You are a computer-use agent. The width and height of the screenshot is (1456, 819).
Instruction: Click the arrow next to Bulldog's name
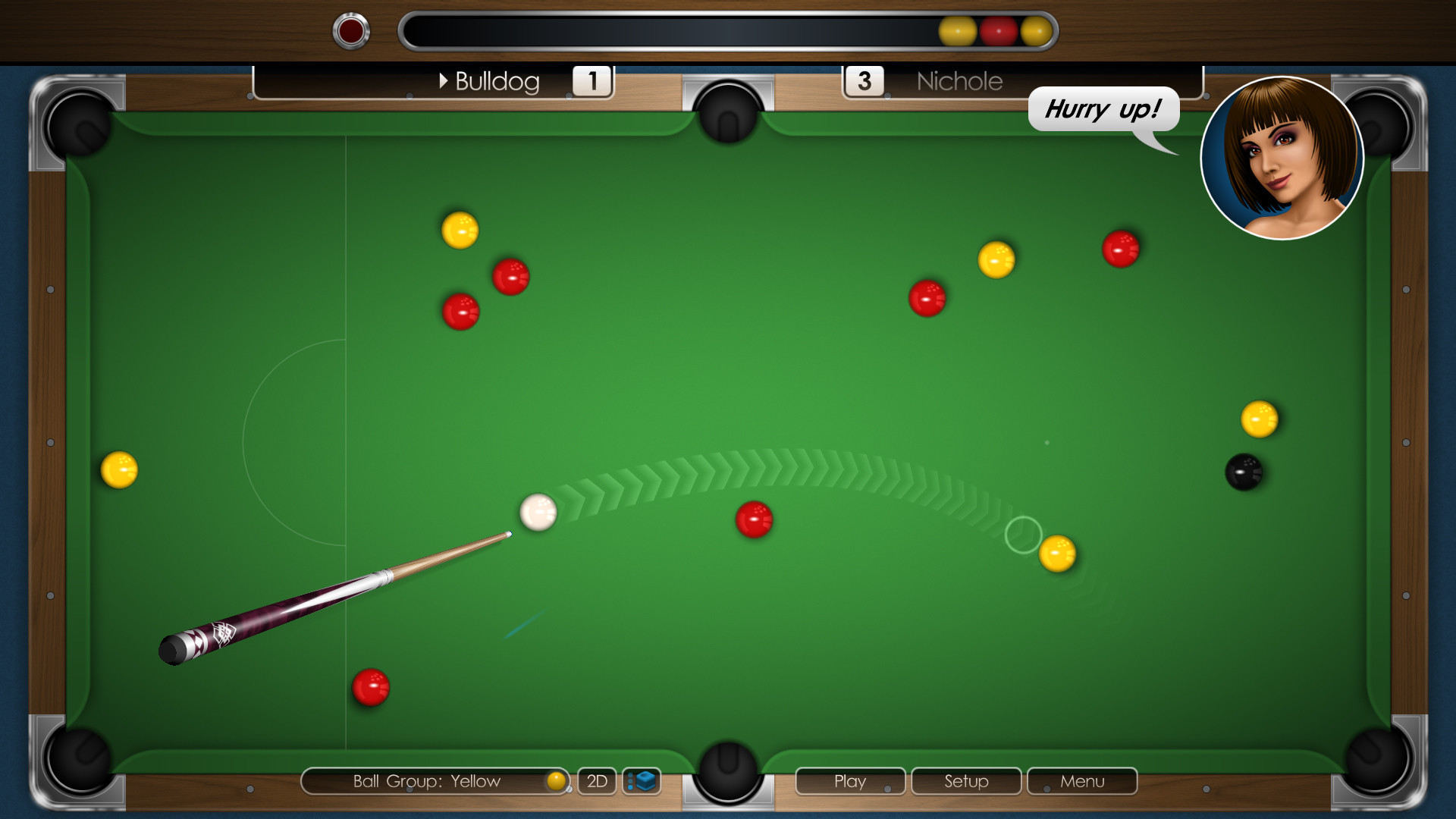[444, 81]
